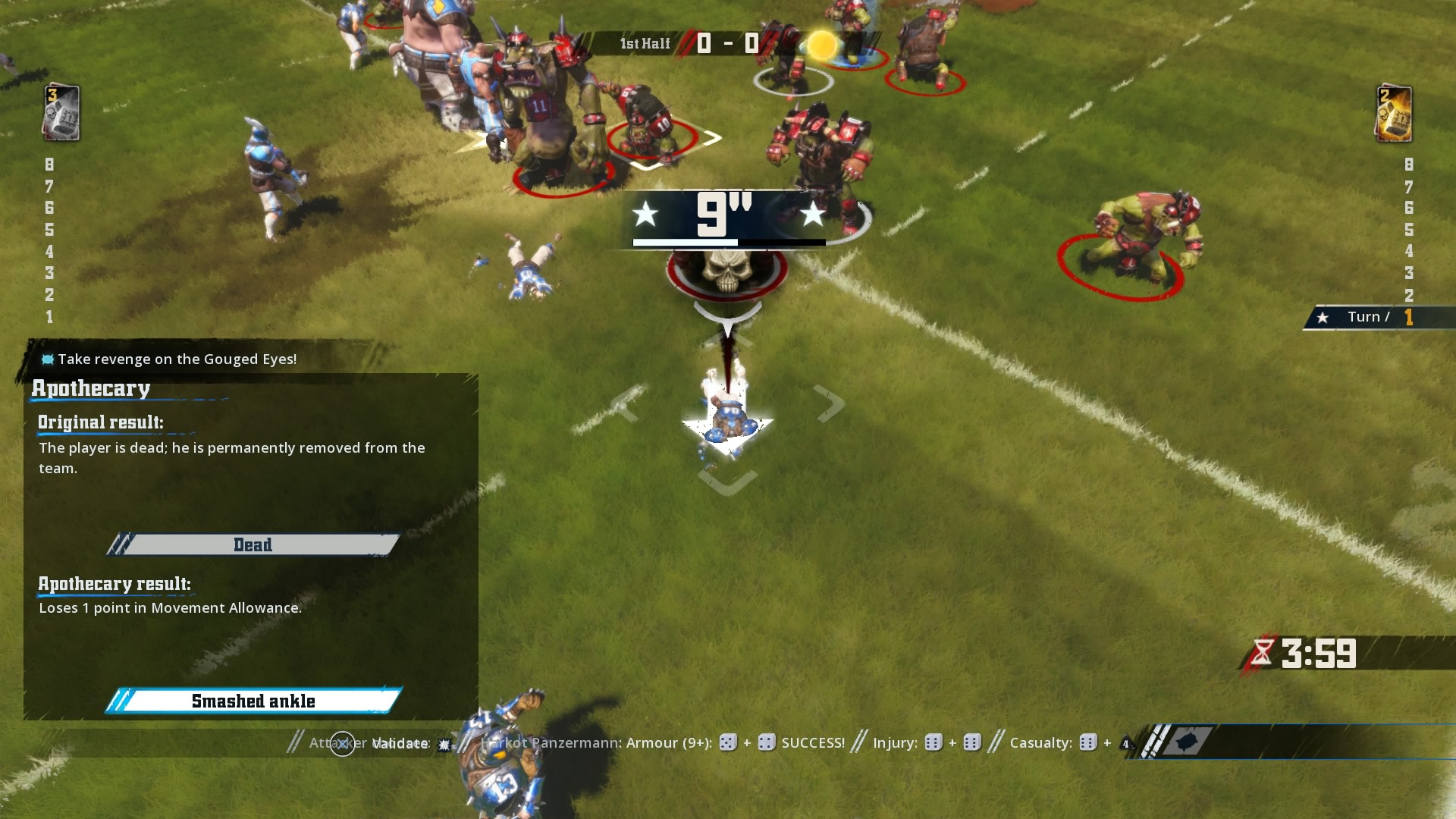The width and height of the screenshot is (1456, 819).
Task: Click the star icon on the Turn counter
Action: [x=1323, y=317]
